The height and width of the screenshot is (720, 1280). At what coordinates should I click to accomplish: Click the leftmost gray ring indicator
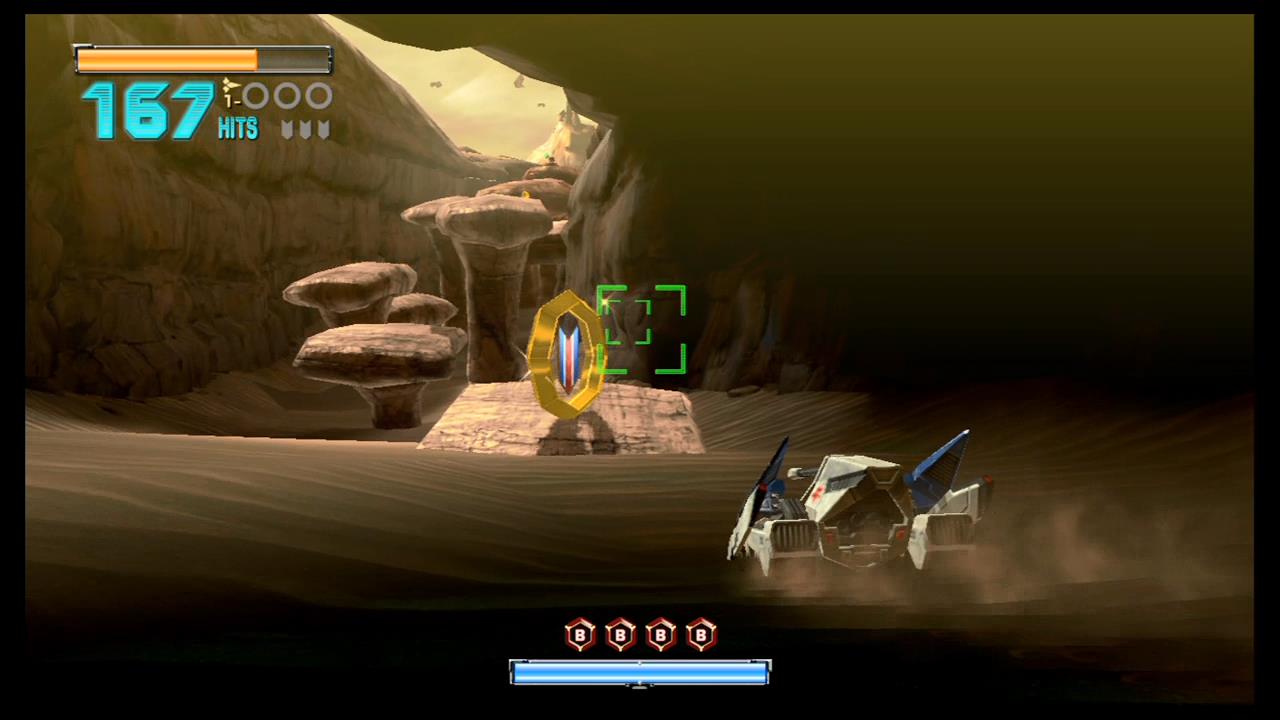pos(254,95)
